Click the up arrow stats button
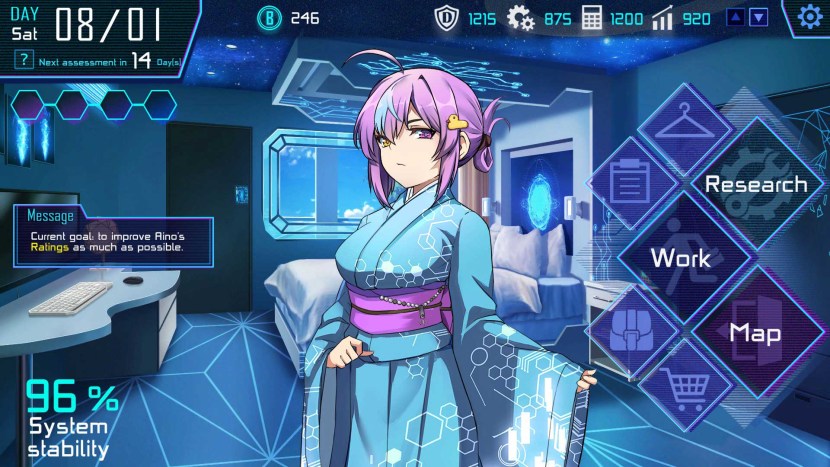The height and width of the screenshot is (467, 830). tap(735, 17)
